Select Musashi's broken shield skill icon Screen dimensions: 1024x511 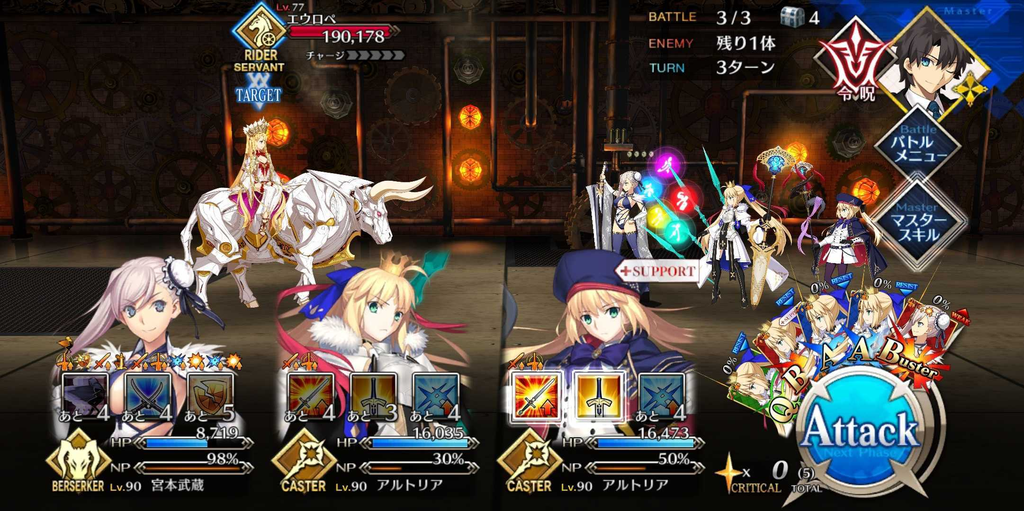[210, 395]
